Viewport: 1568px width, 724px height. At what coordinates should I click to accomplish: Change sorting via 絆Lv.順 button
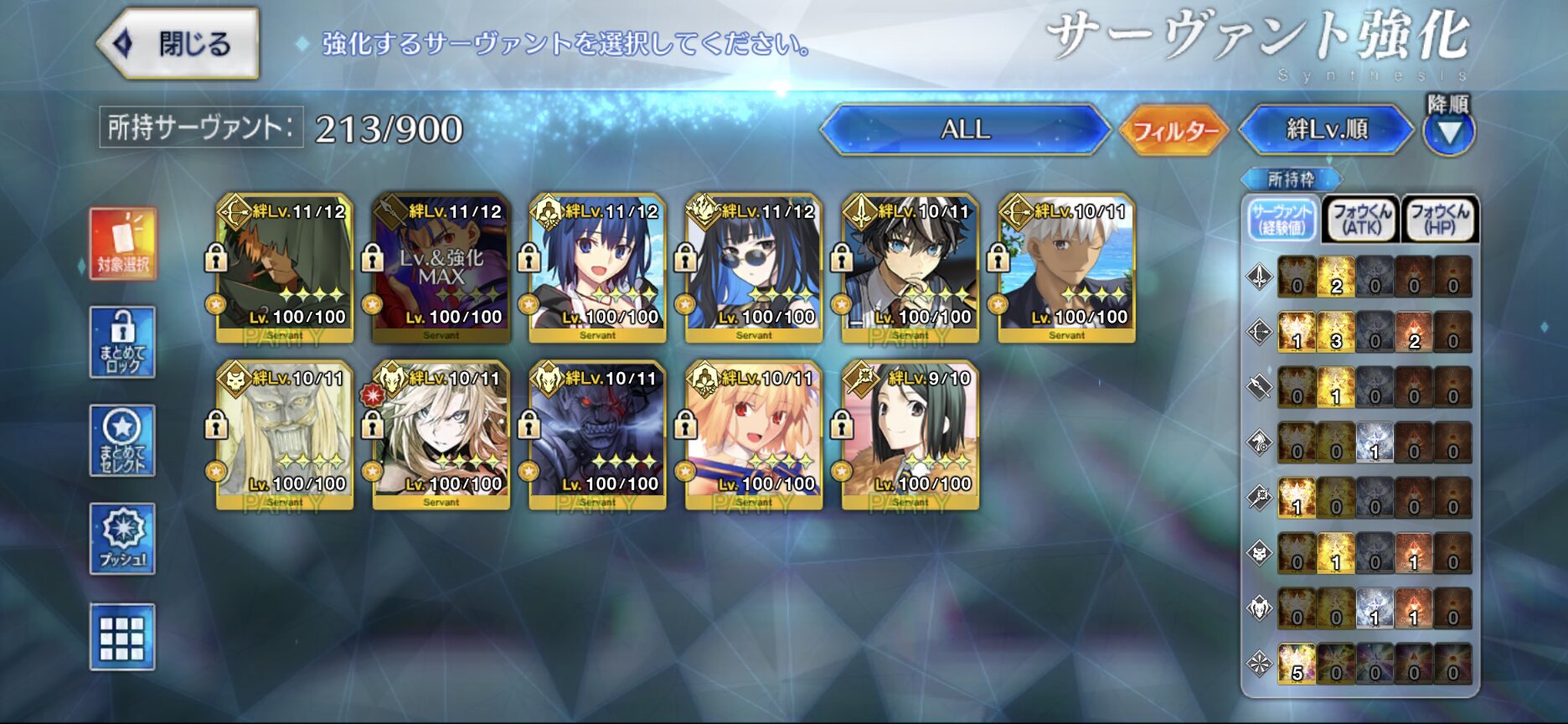point(1326,130)
